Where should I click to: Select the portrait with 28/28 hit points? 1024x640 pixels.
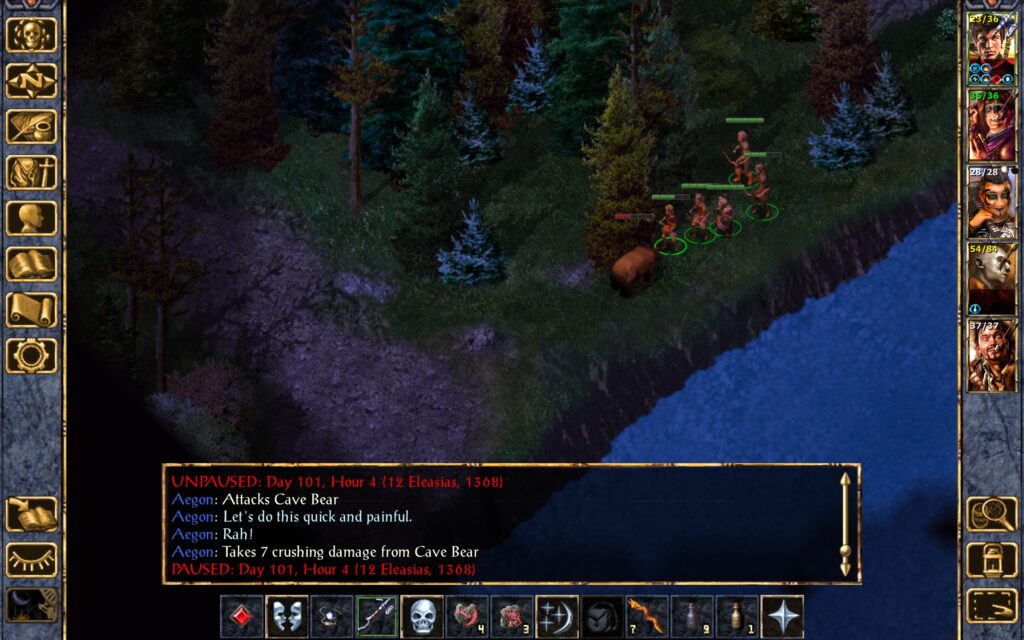[x=991, y=203]
